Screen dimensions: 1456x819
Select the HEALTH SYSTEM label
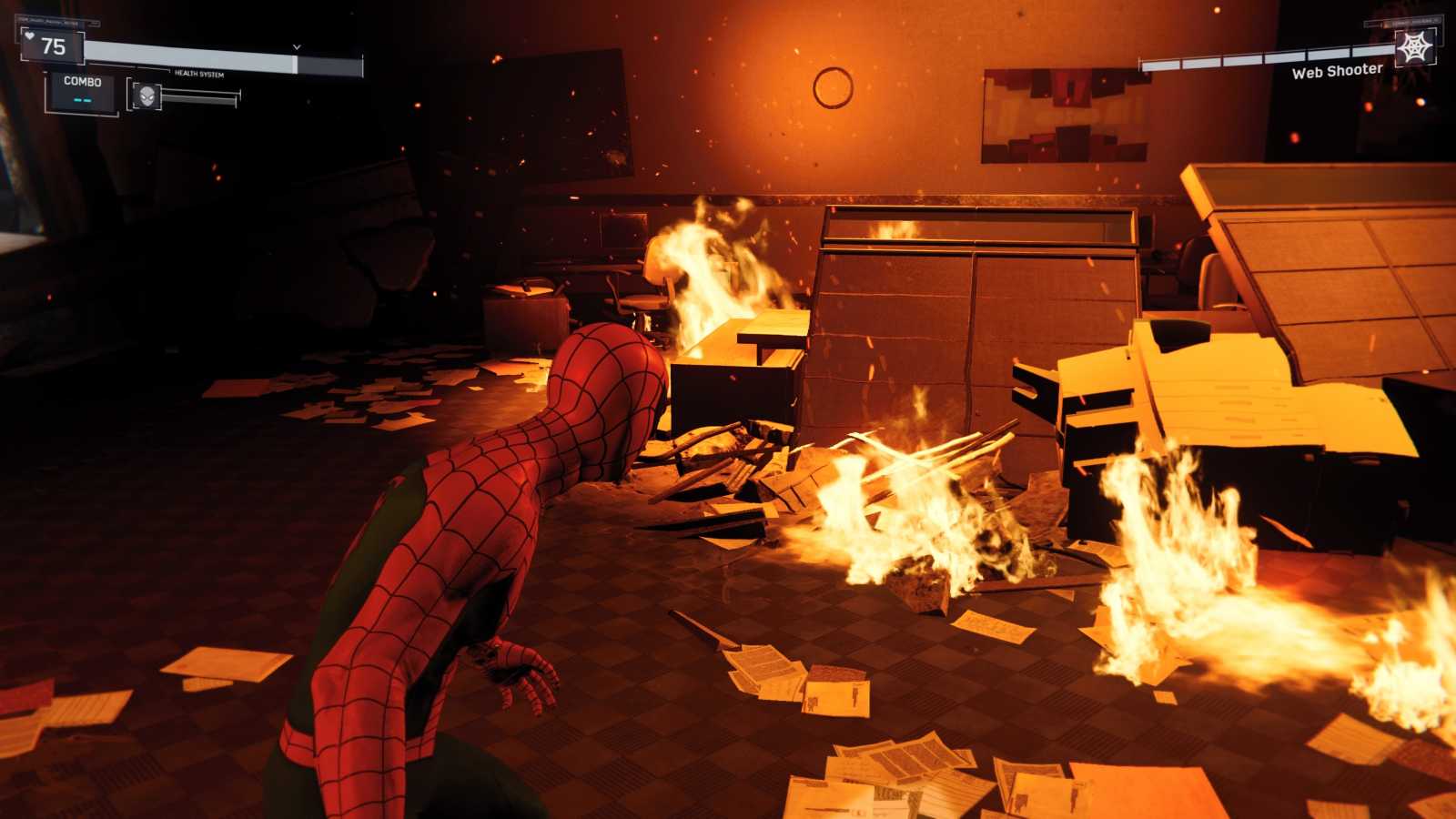coord(199,73)
